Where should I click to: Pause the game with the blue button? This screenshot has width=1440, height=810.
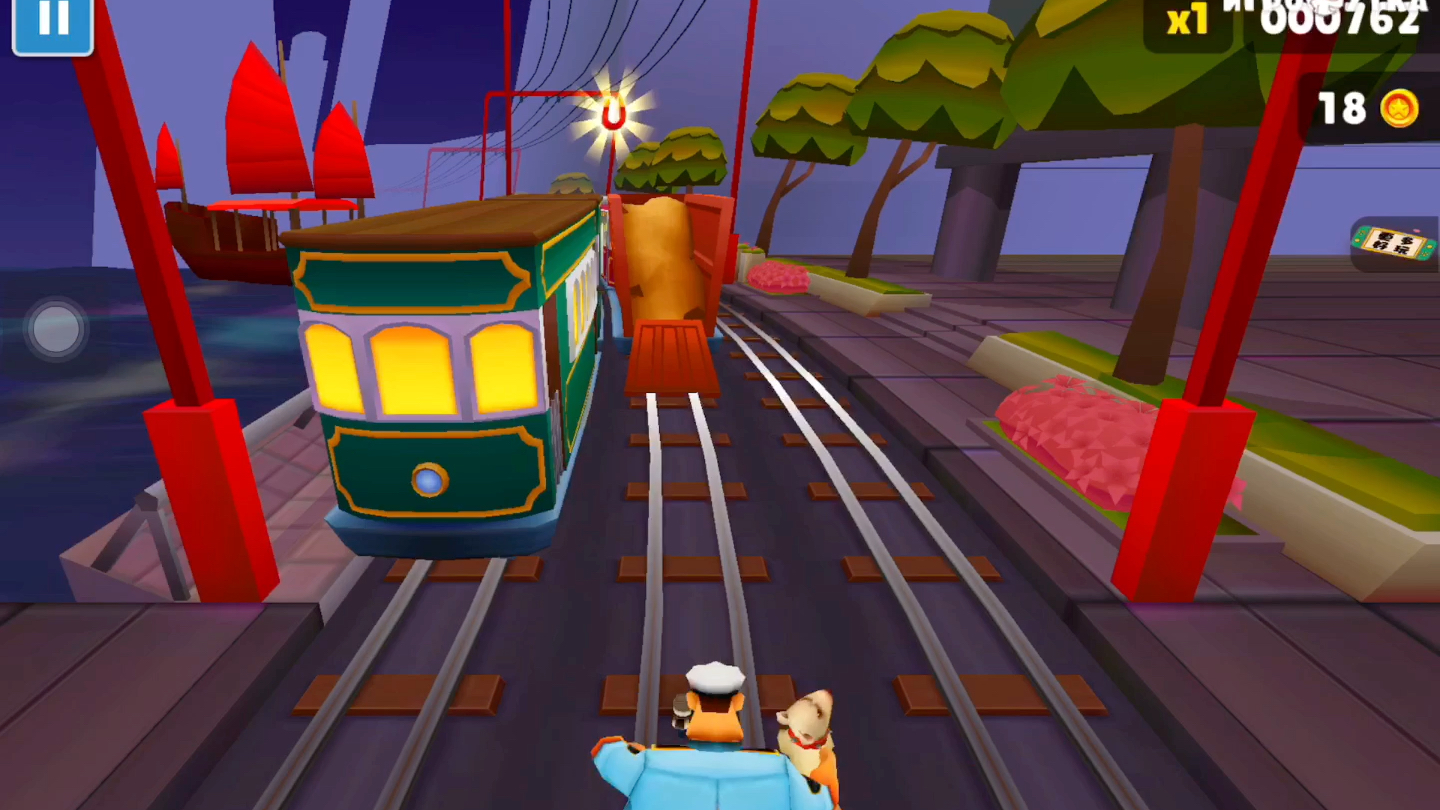pyautogui.click(x=52, y=24)
